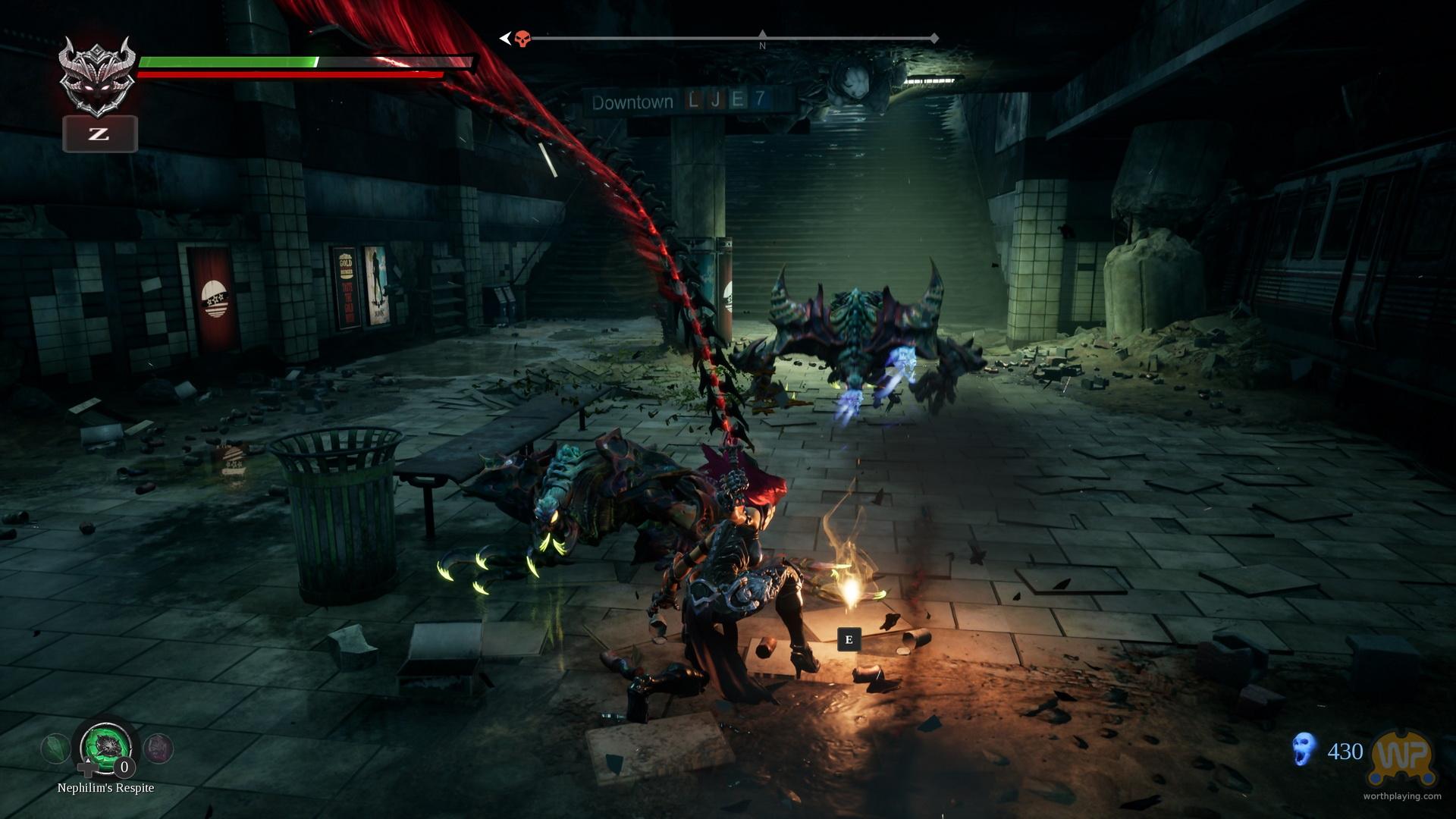The height and width of the screenshot is (819, 1456).
Task: Choose the dimmed green shard item slot
Action: 55,749
